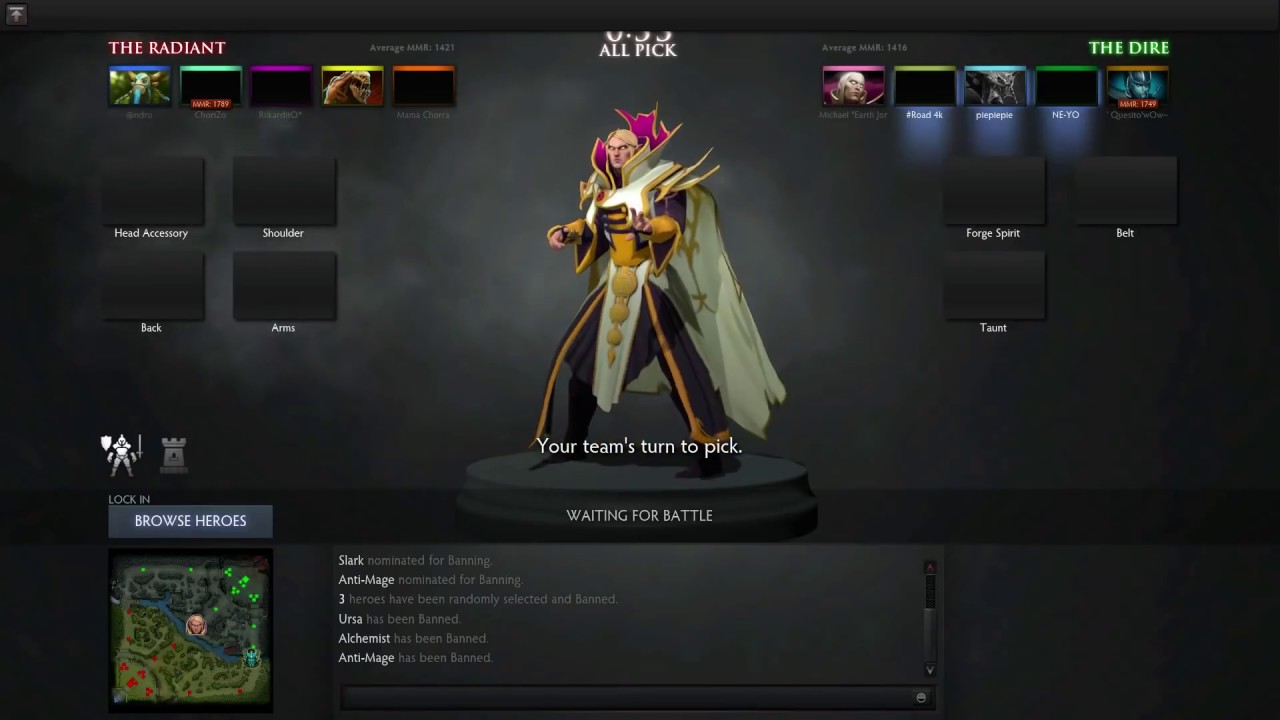
Task: Open the Taunt equipment slot
Action: pos(992,285)
